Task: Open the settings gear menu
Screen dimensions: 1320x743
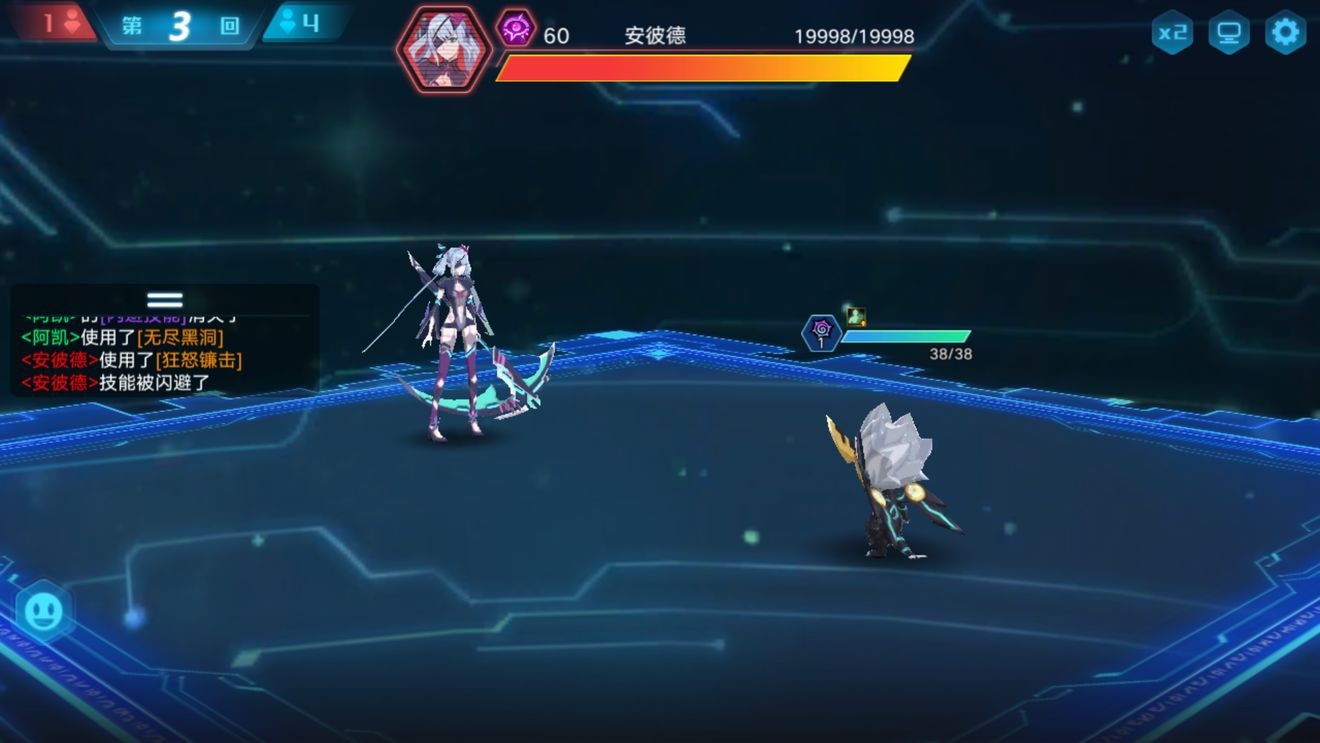Action: coord(1285,32)
